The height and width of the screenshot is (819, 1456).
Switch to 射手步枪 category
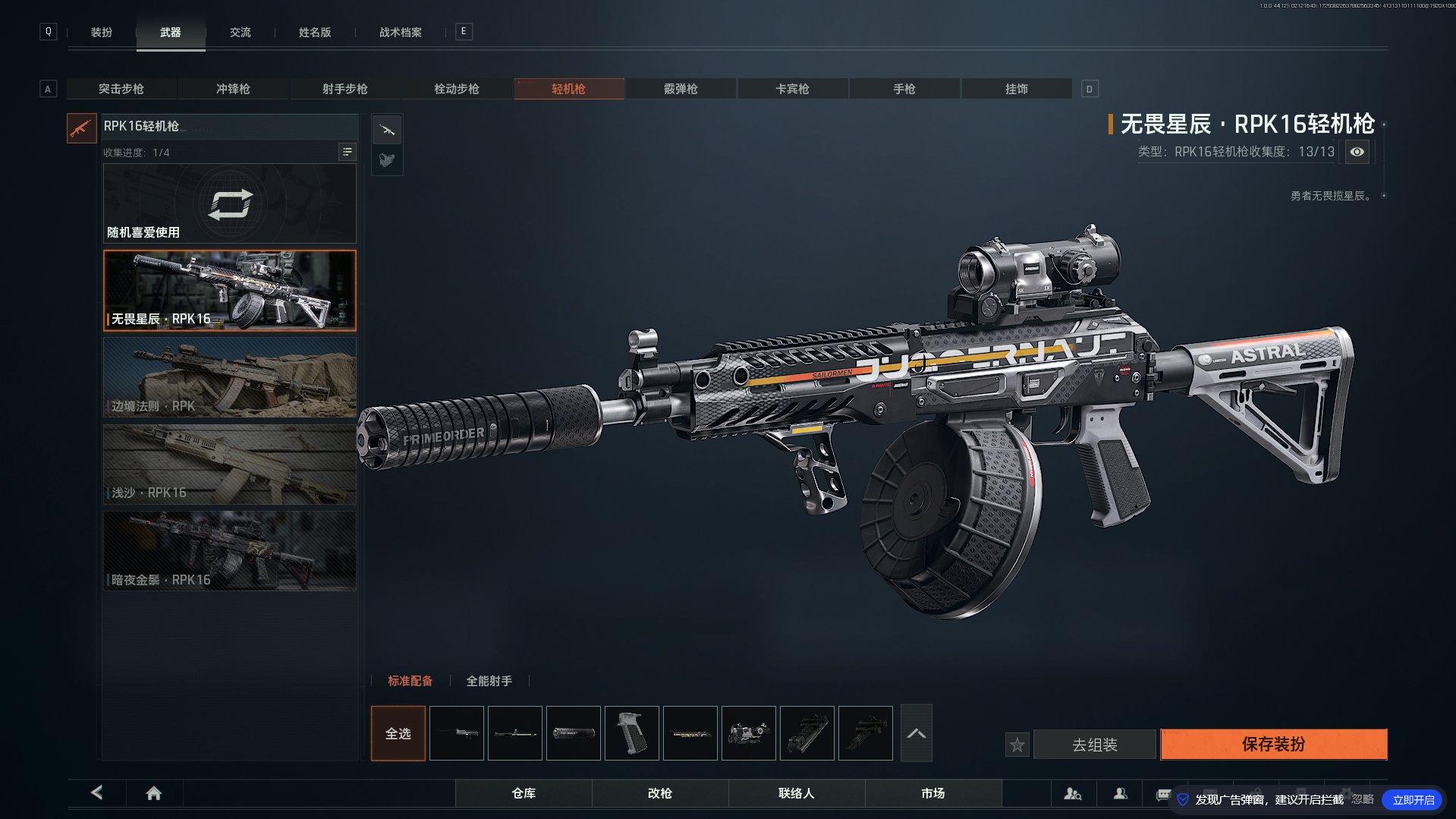(344, 89)
